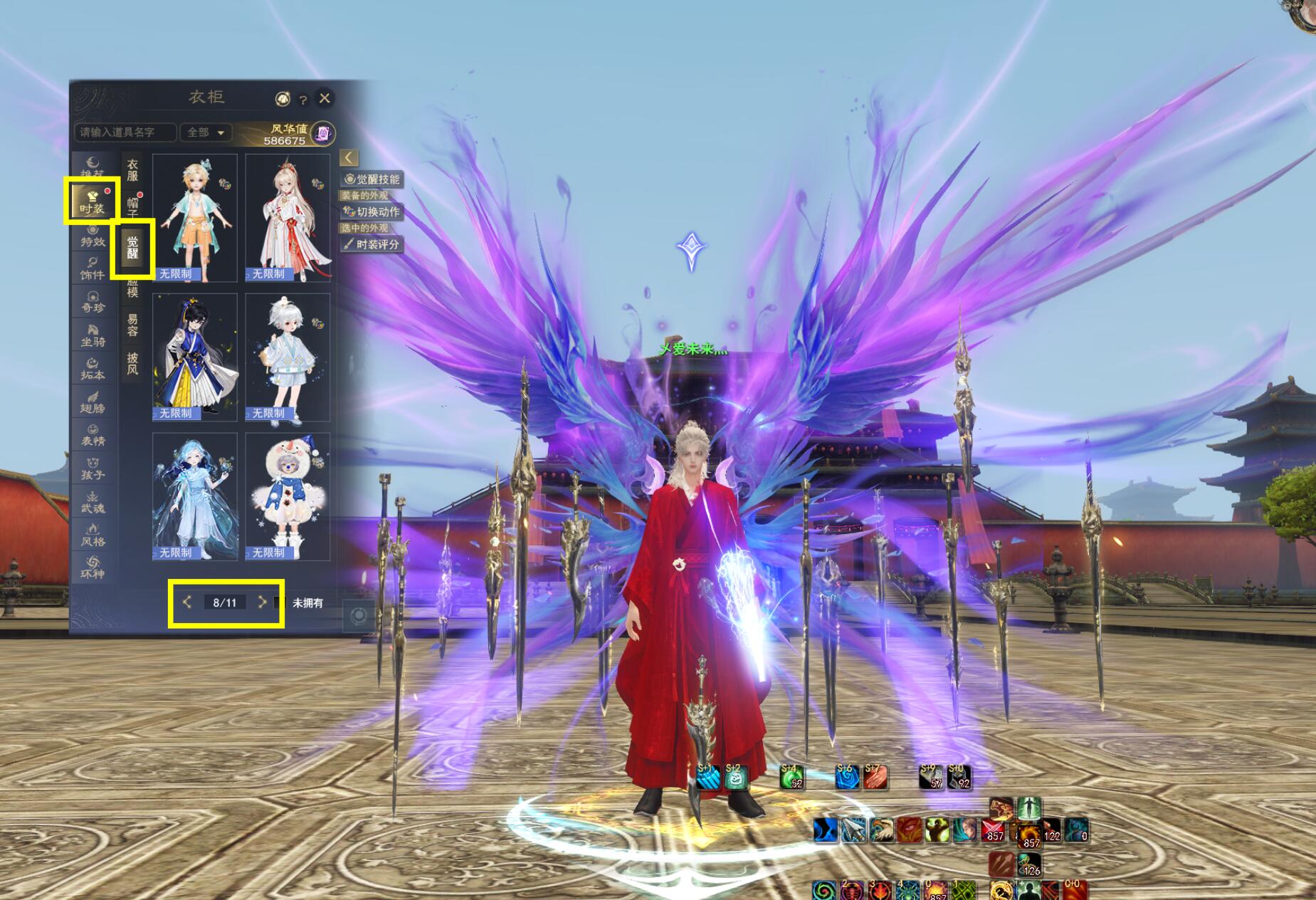
Task: Pick the blond boy orange-shorts outfit
Action: click(x=194, y=218)
